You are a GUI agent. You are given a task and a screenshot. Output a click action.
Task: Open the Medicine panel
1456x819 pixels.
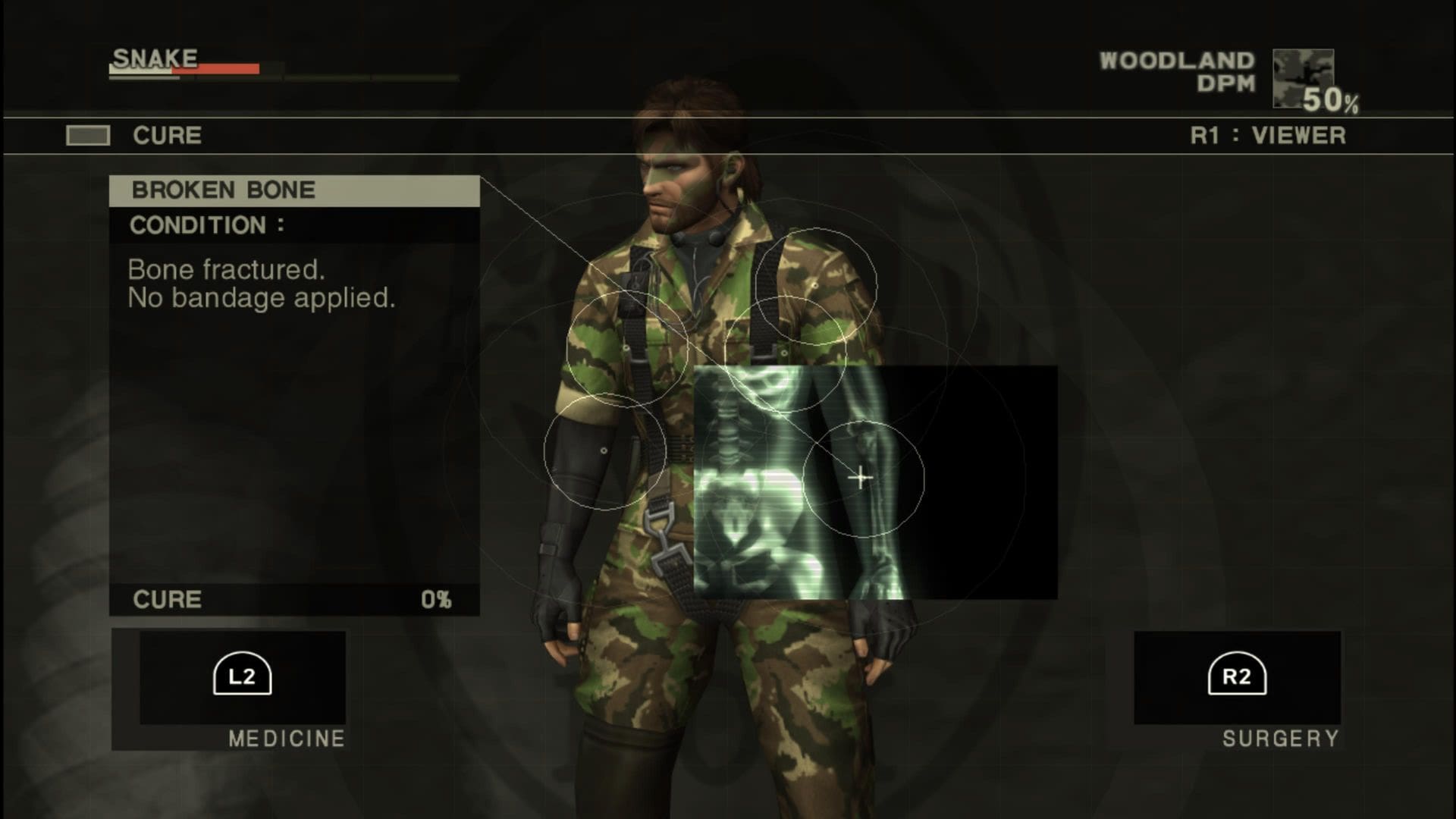click(x=242, y=676)
